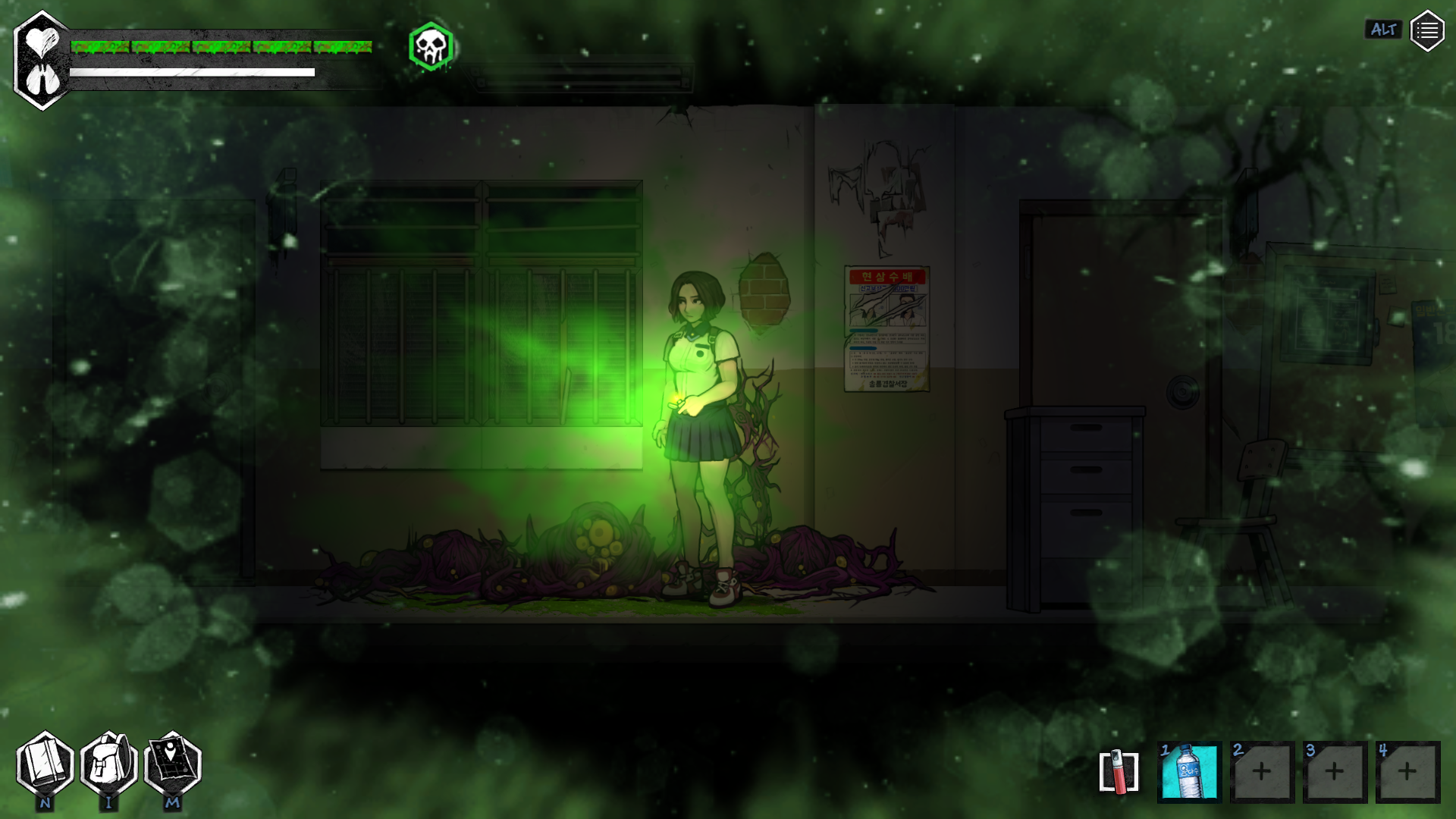1456x819 pixels.
Task: Open the hexagonal menu button
Action: (x=1427, y=31)
